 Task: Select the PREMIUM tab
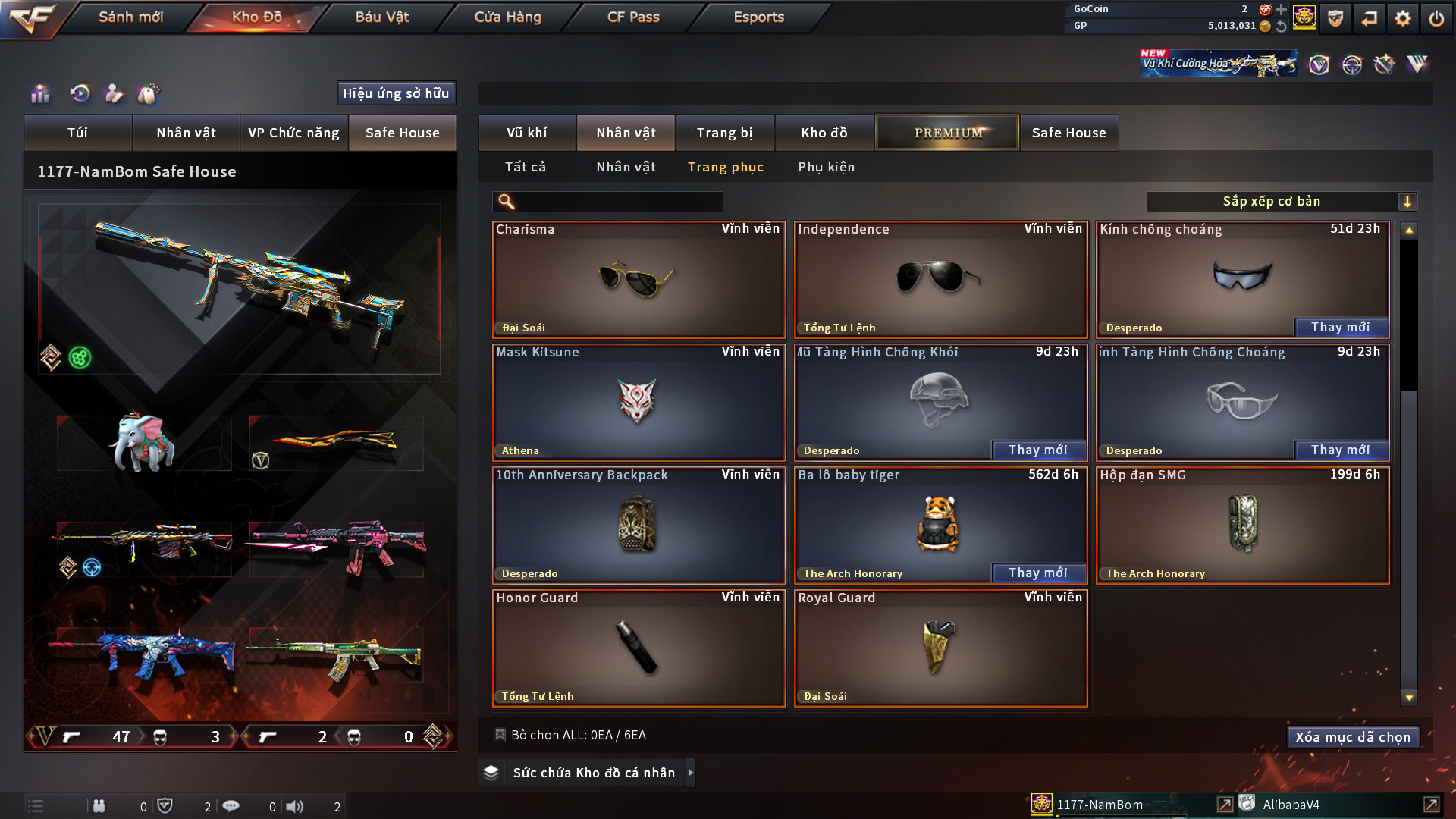(x=947, y=133)
